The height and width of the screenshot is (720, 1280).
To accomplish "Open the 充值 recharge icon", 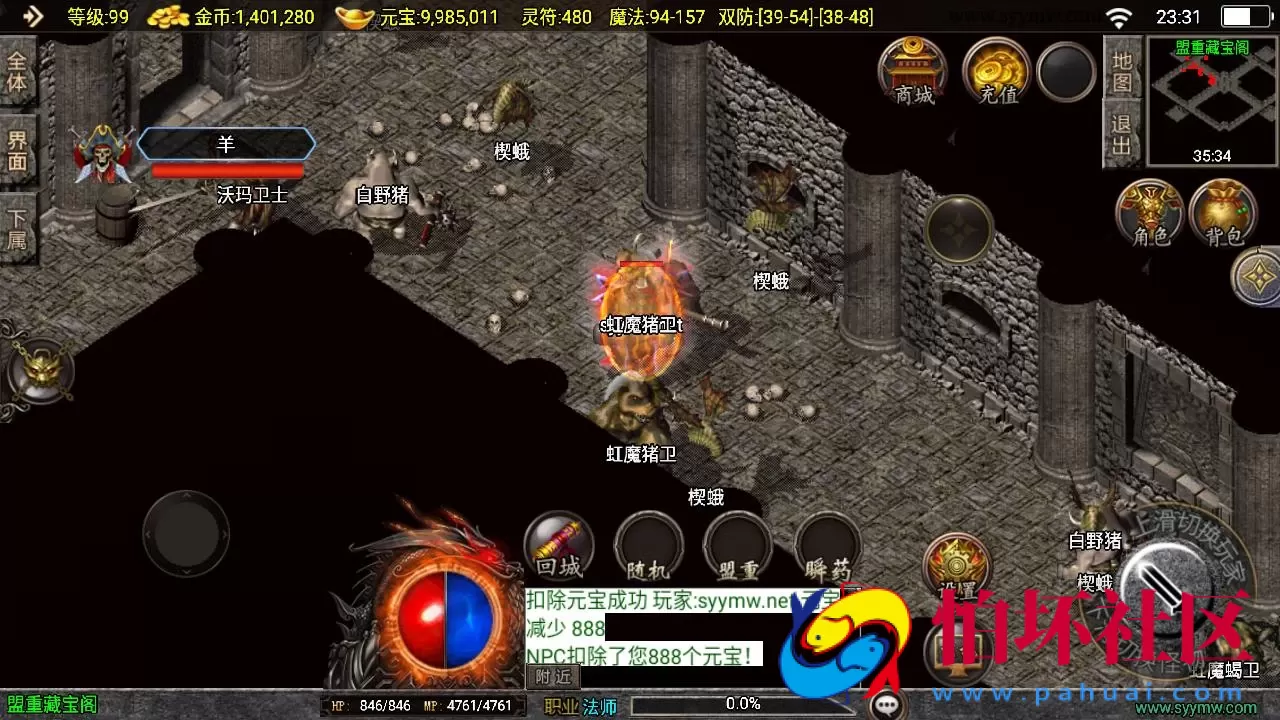I will (x=994, y=72).
